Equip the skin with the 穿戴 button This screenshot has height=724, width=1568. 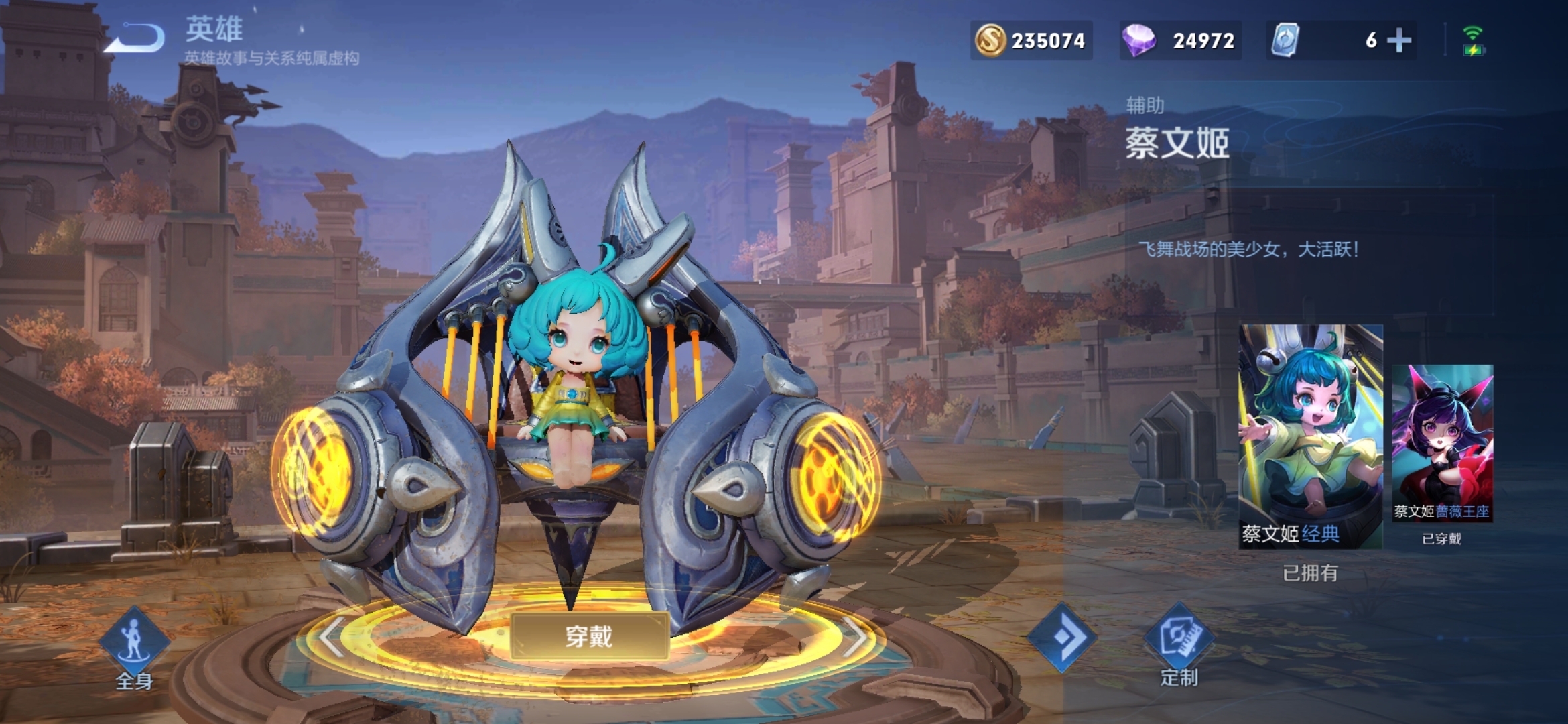pyautogui.click(x=589, y=636)
